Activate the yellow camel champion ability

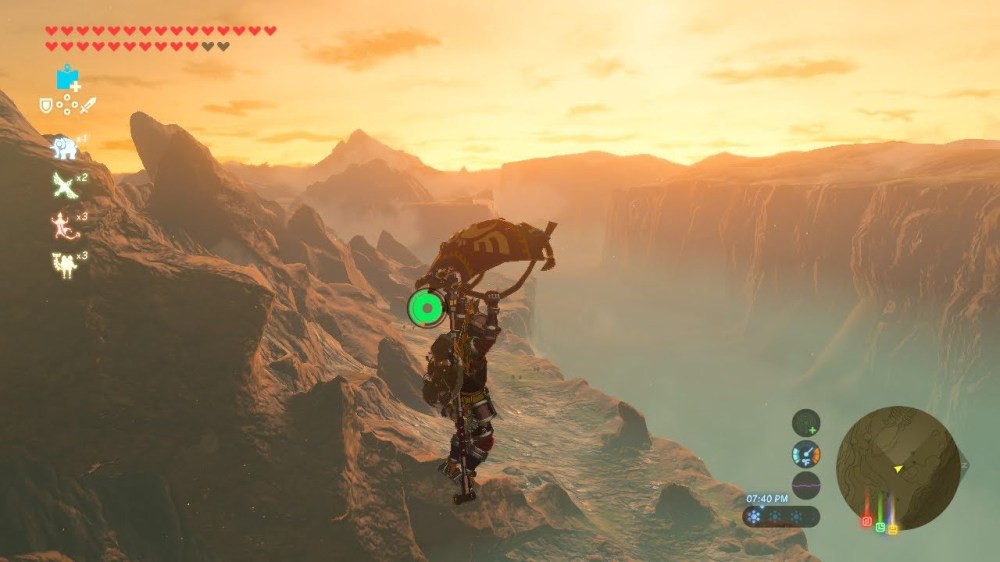[x=64, y=263]
